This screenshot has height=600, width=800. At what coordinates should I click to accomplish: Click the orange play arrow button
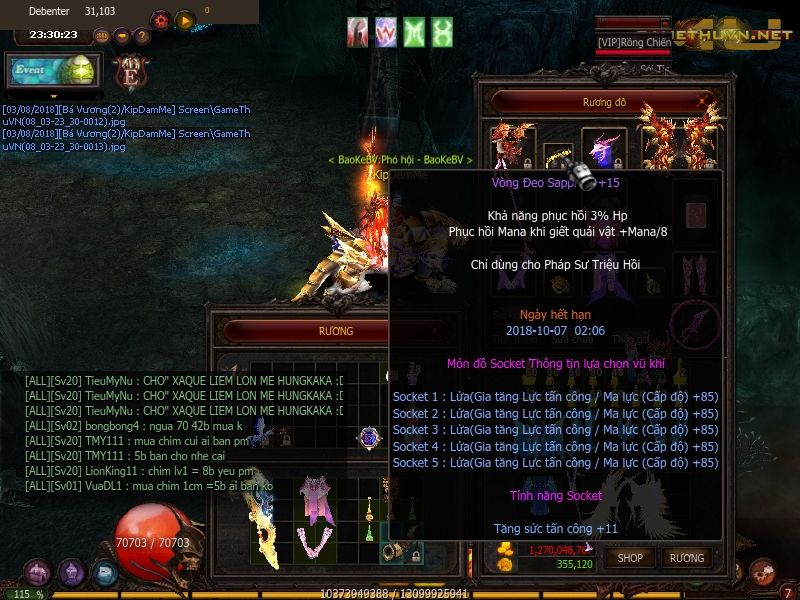pos(185,20)
